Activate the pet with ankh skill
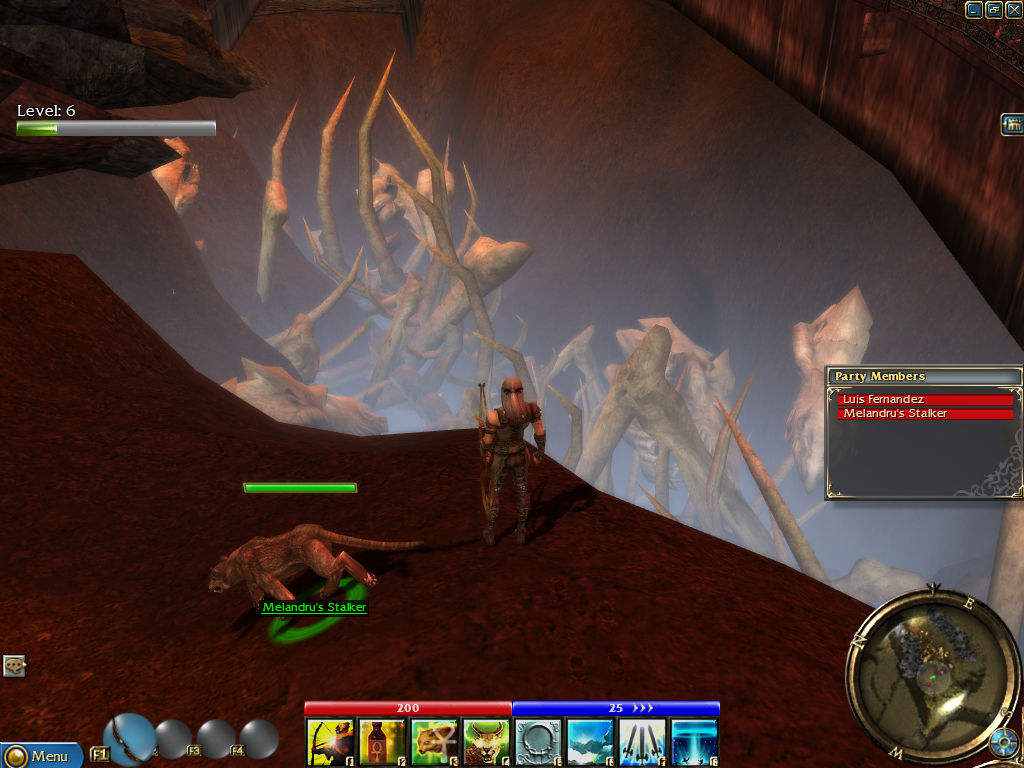 [x=434, y=742]
